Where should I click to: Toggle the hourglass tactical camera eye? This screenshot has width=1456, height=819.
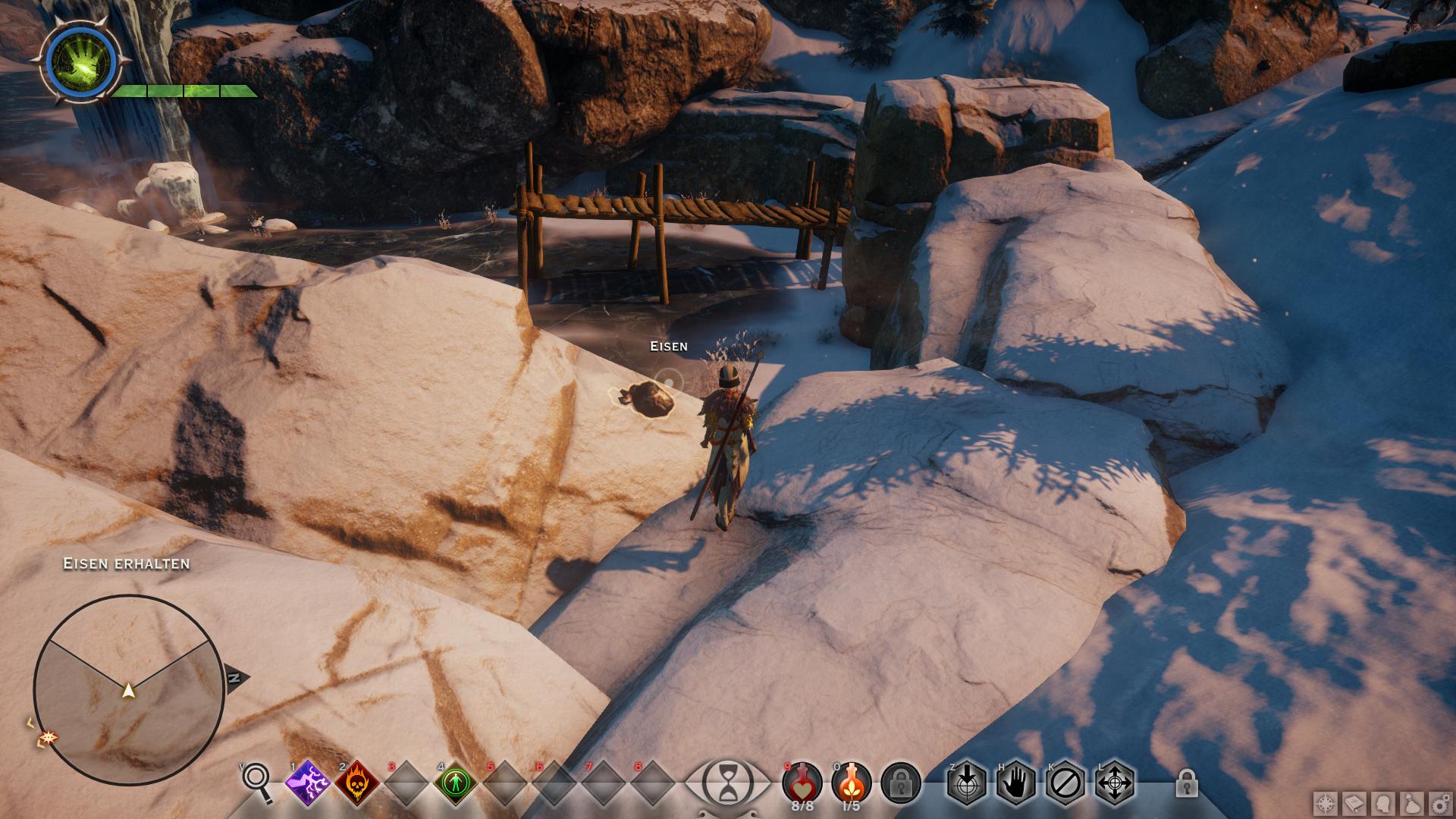click(x=726, y=783)
